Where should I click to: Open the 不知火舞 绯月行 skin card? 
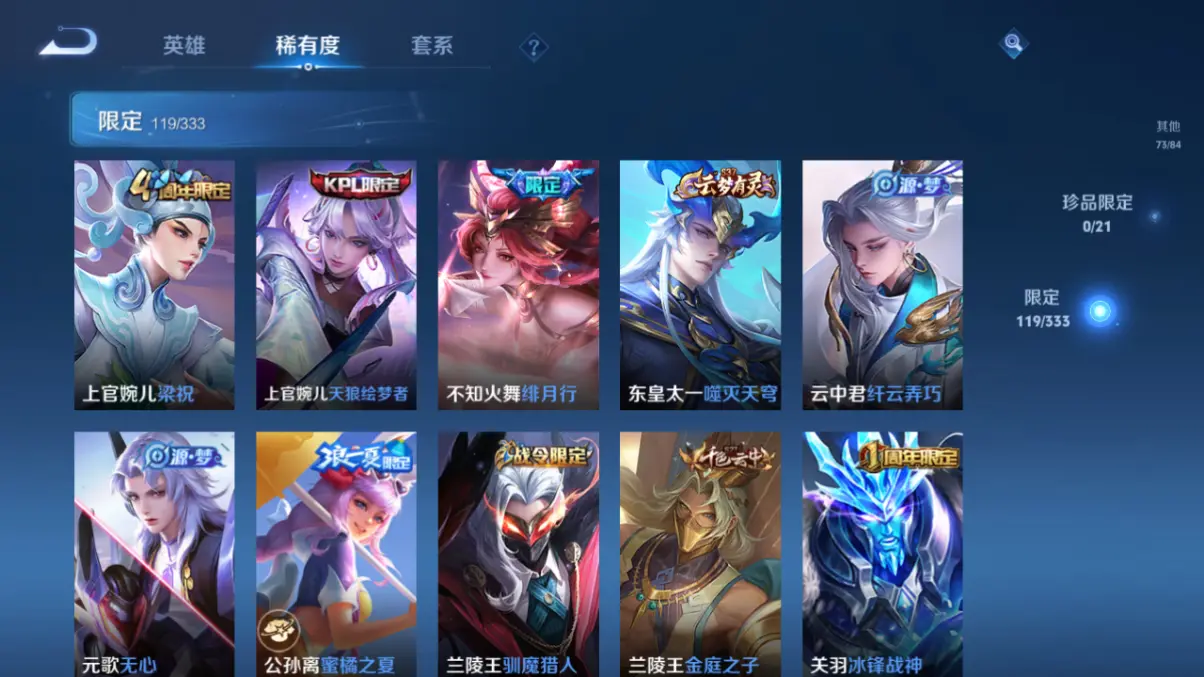click(518, 285)
